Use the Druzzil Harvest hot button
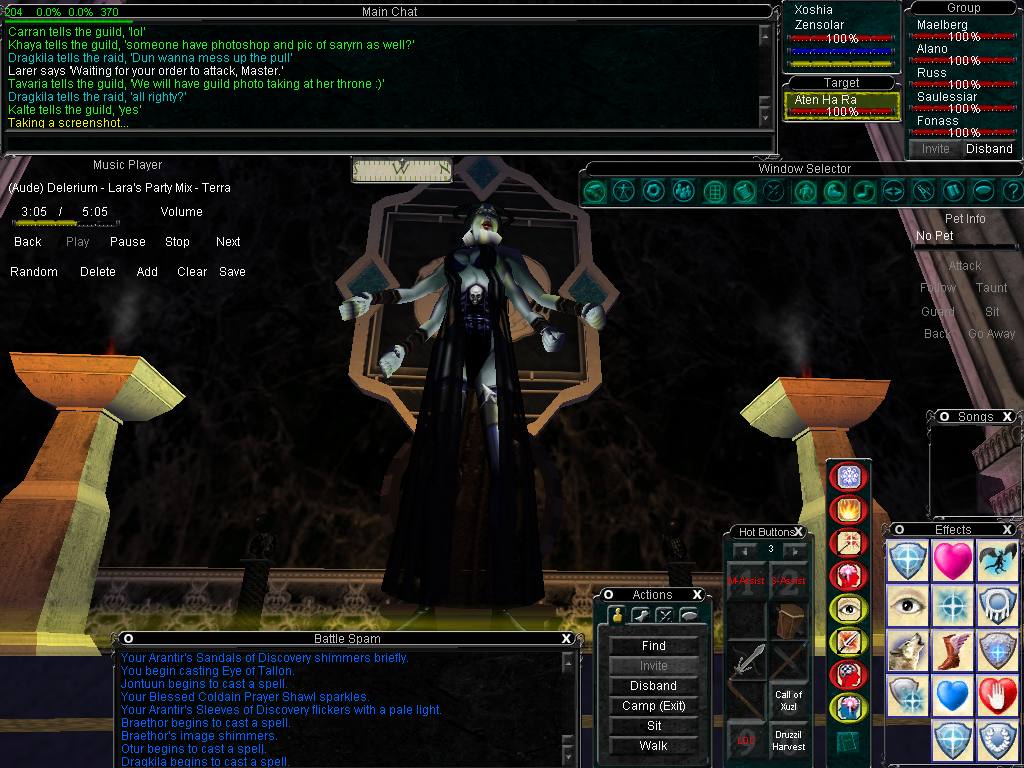This screenshot has height=768, width=1024. pos(789,740)
